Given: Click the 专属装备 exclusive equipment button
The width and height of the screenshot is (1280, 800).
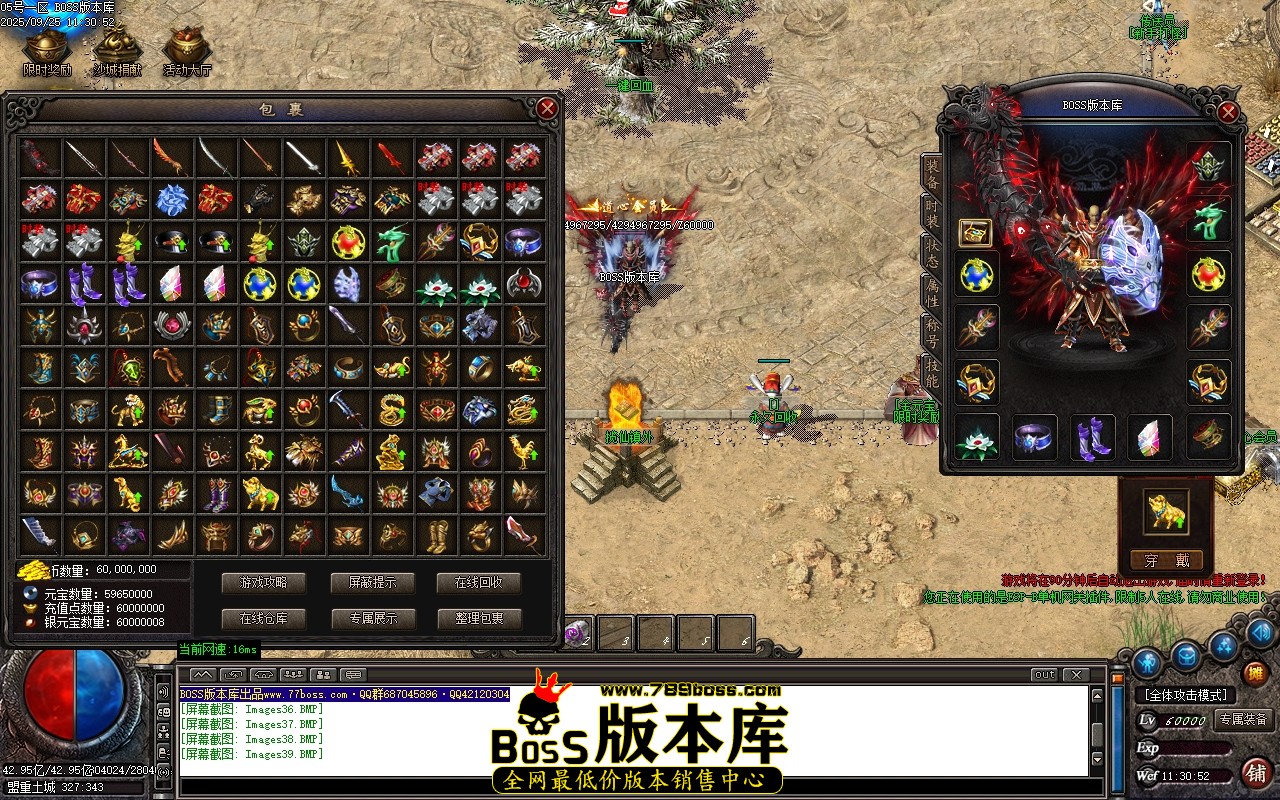Looking at the screenshot, I should click(x=1243, y=720).
